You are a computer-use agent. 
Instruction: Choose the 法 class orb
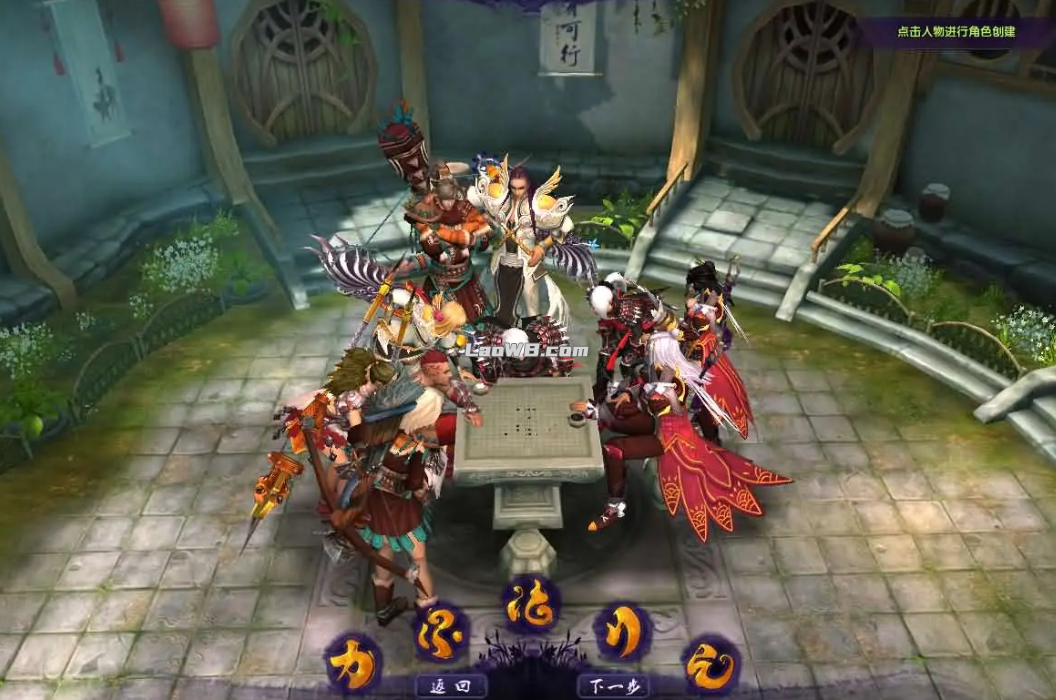coord(531,603)
